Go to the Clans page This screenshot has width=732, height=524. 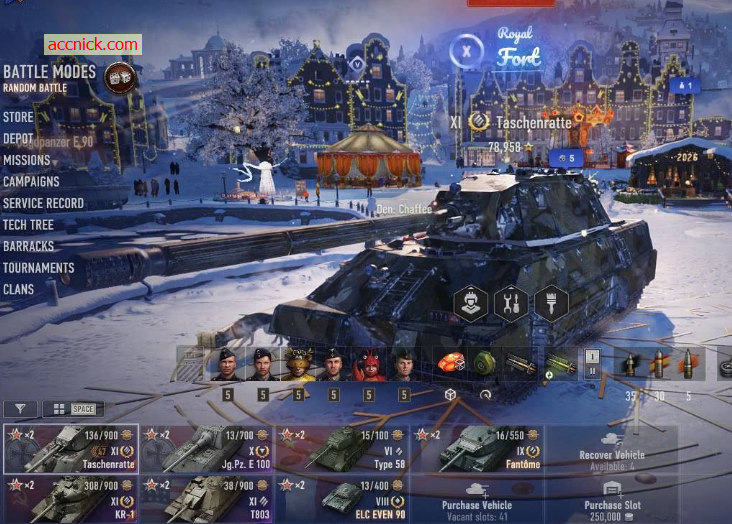coord(18,290)
